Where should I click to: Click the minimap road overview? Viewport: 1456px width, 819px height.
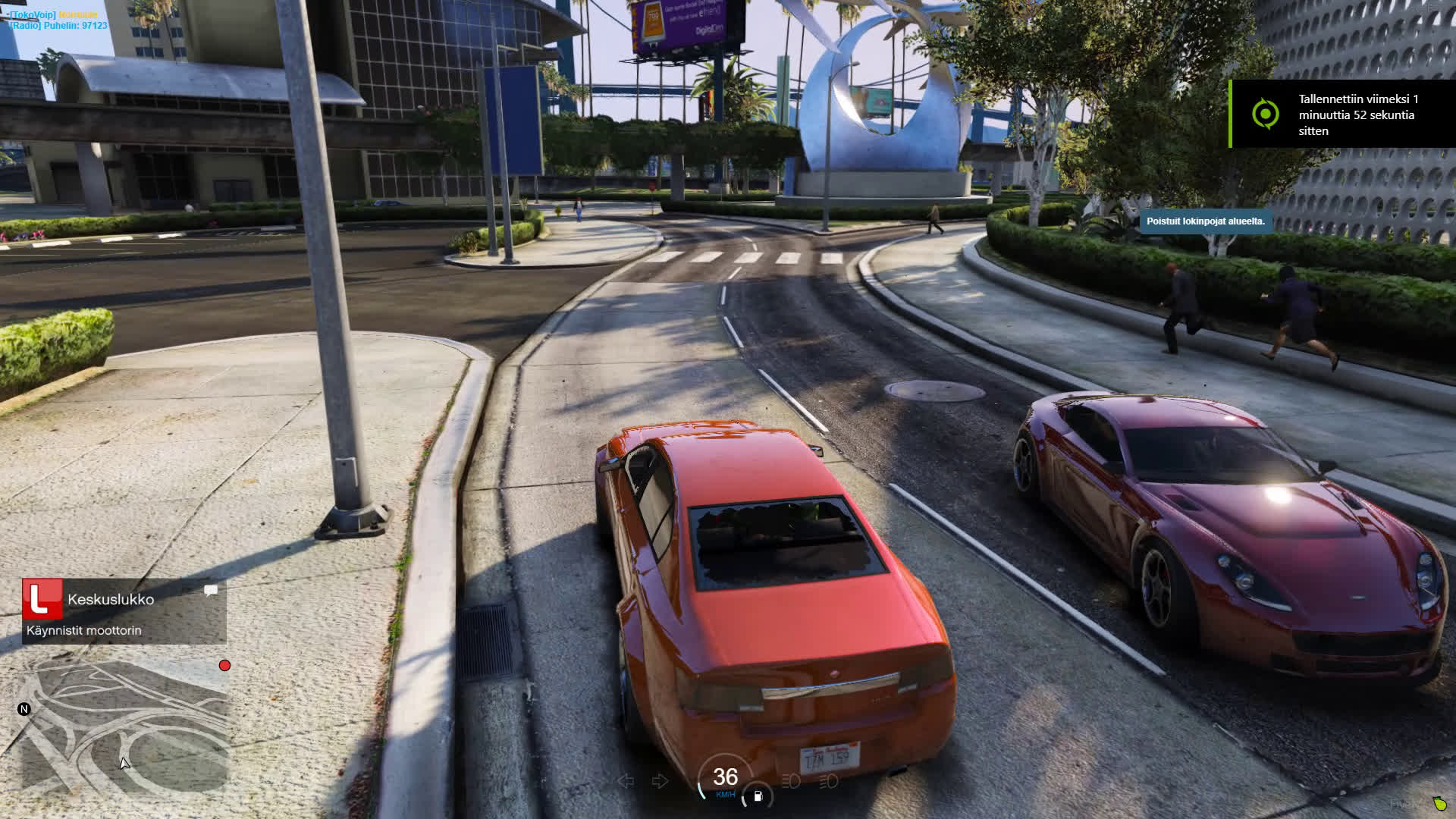[x=125, y=728]
